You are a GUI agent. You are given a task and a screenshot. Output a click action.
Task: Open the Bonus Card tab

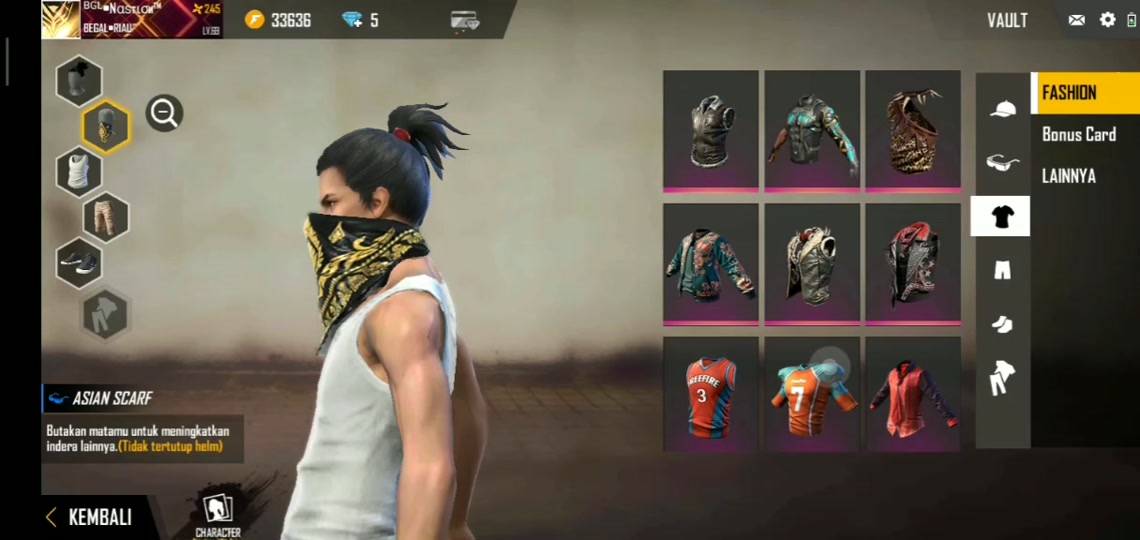coord(1078,134)
